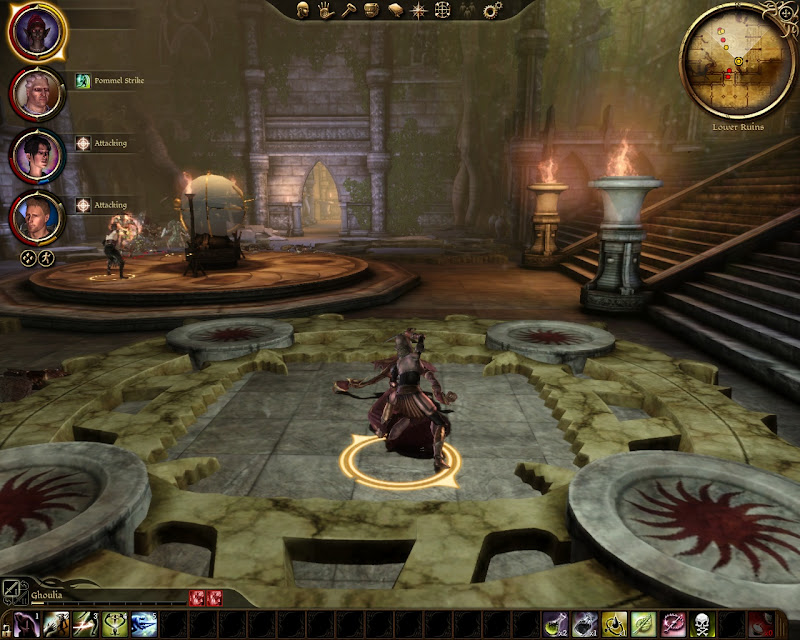Viewport: 800px width, 640px height.
Task: Open the journal book icon
Action: 395,10
